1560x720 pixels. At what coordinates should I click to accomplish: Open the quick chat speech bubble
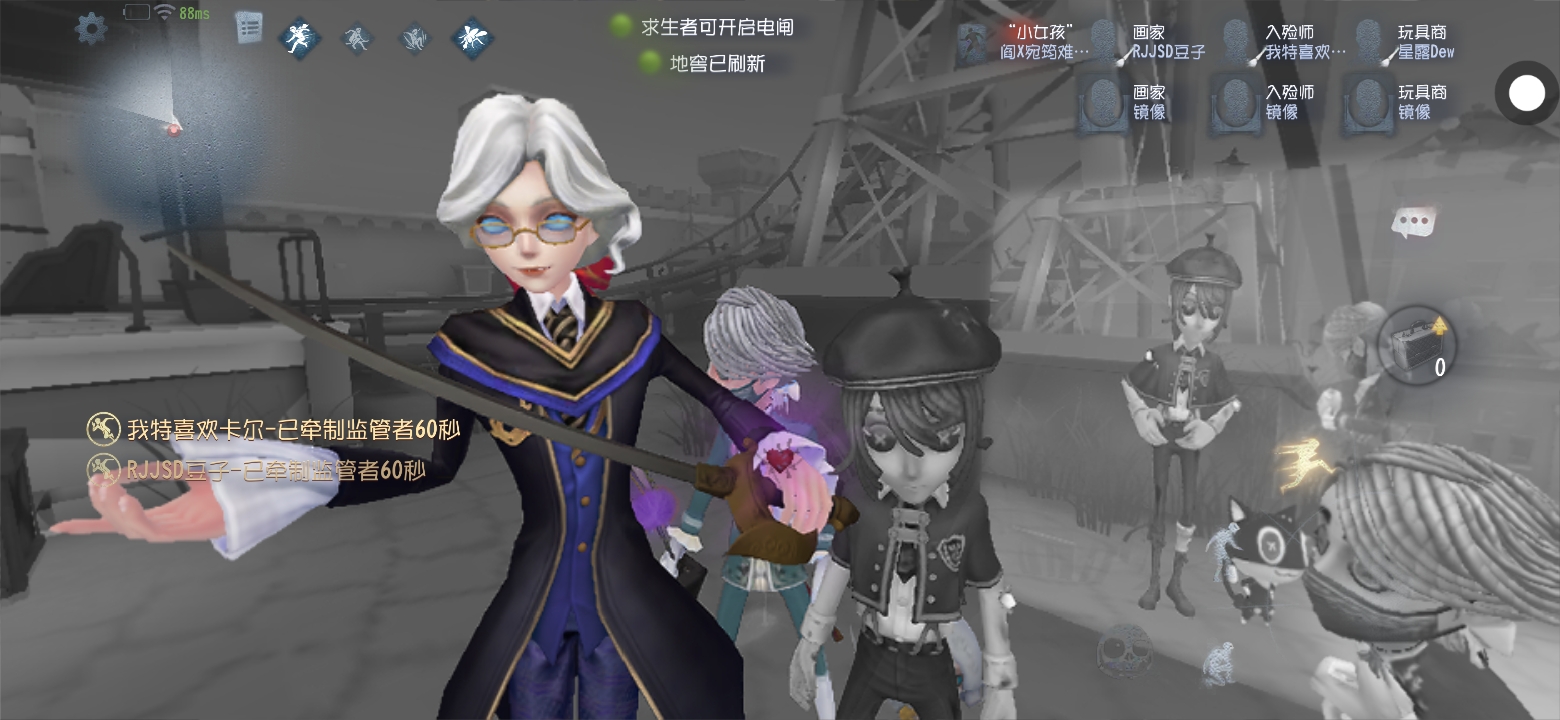(x=1413, y=221)
